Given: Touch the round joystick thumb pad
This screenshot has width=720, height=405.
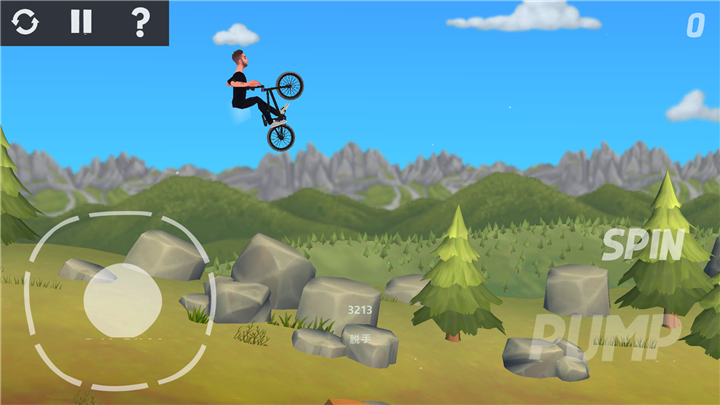Looking at the screenshot, I should tap(122, 299).
